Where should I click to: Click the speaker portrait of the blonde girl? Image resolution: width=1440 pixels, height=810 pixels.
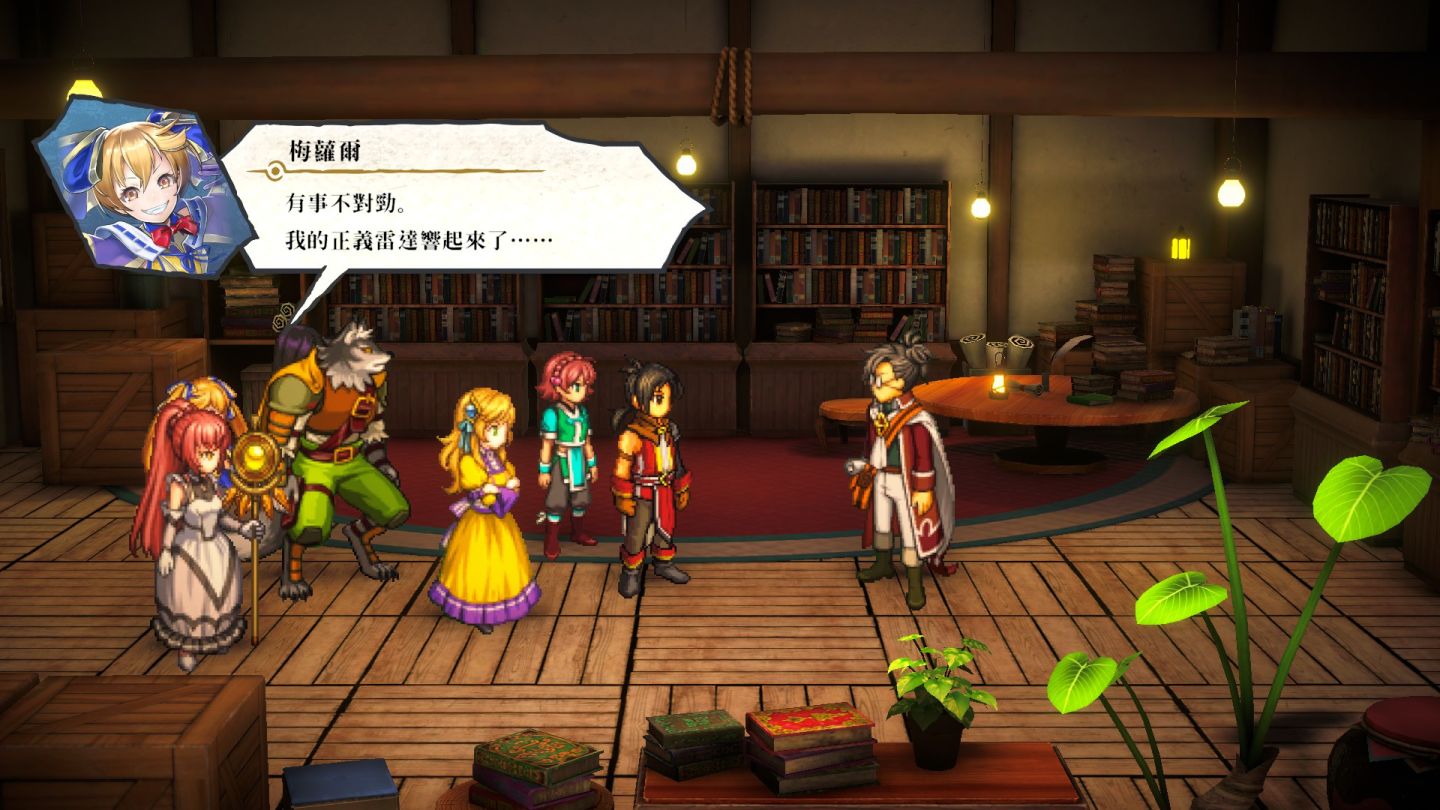pos(130,190)
